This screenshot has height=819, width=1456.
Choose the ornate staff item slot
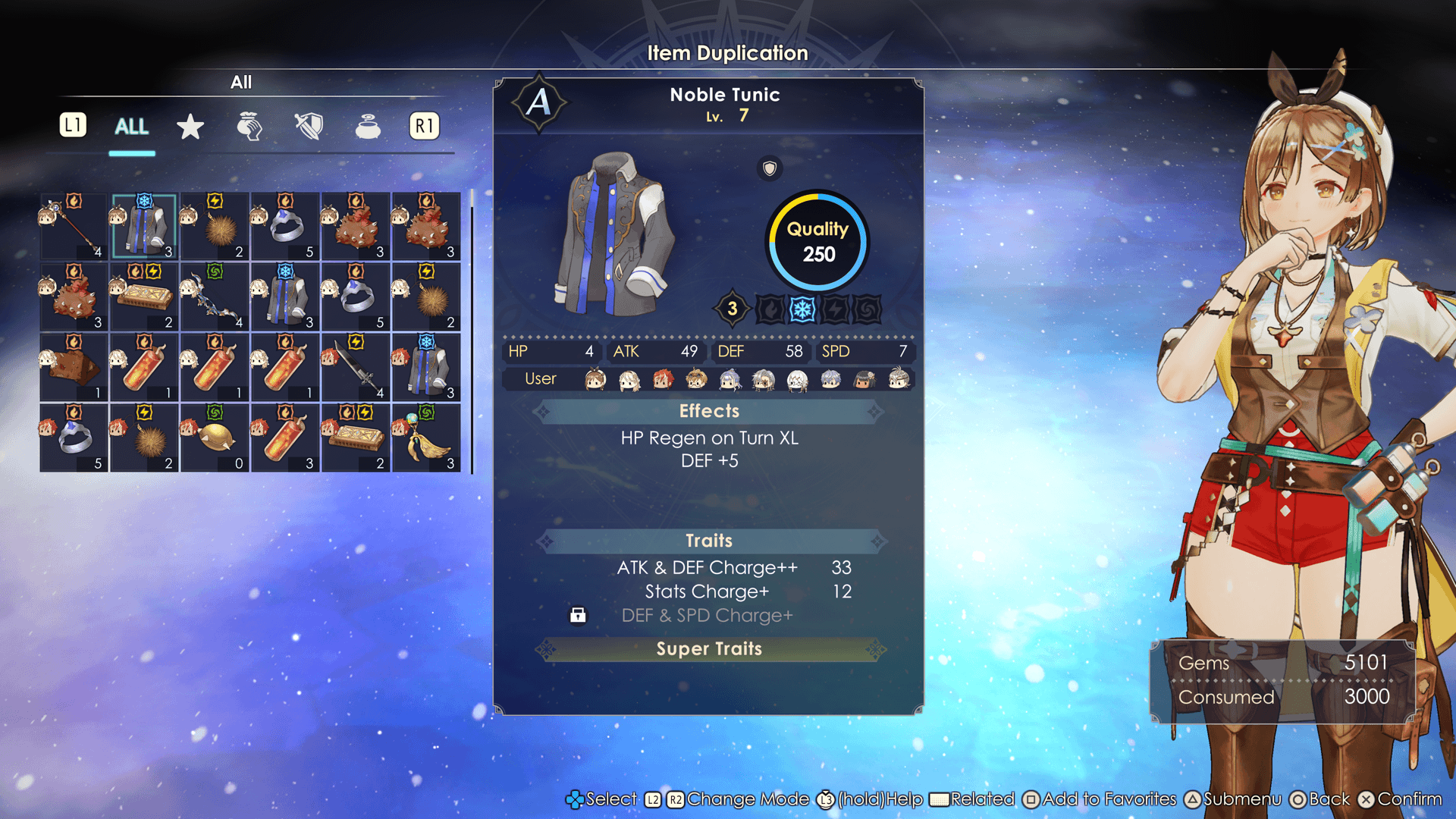(74, 227)
